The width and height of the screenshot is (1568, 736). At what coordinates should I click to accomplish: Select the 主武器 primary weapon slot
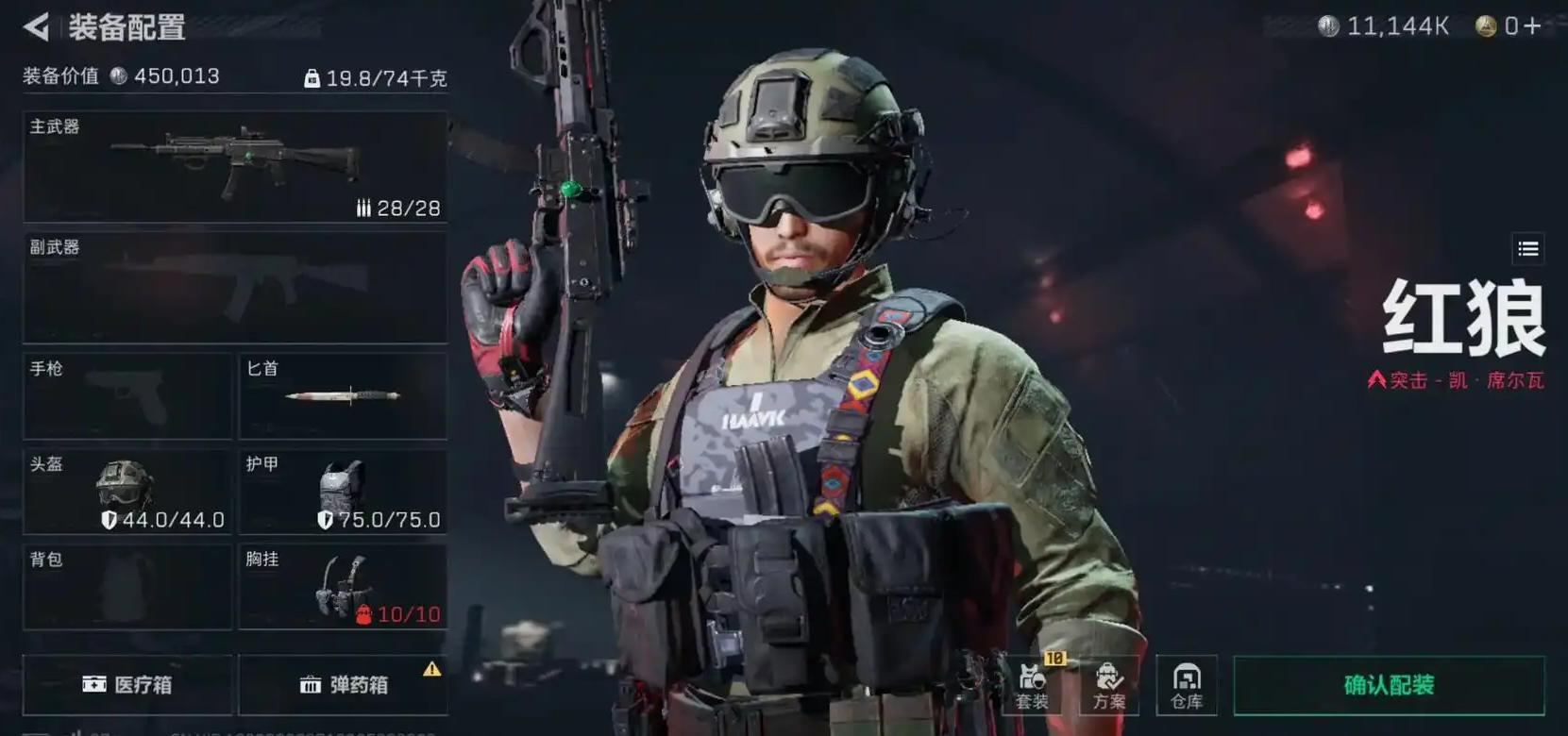235,167
